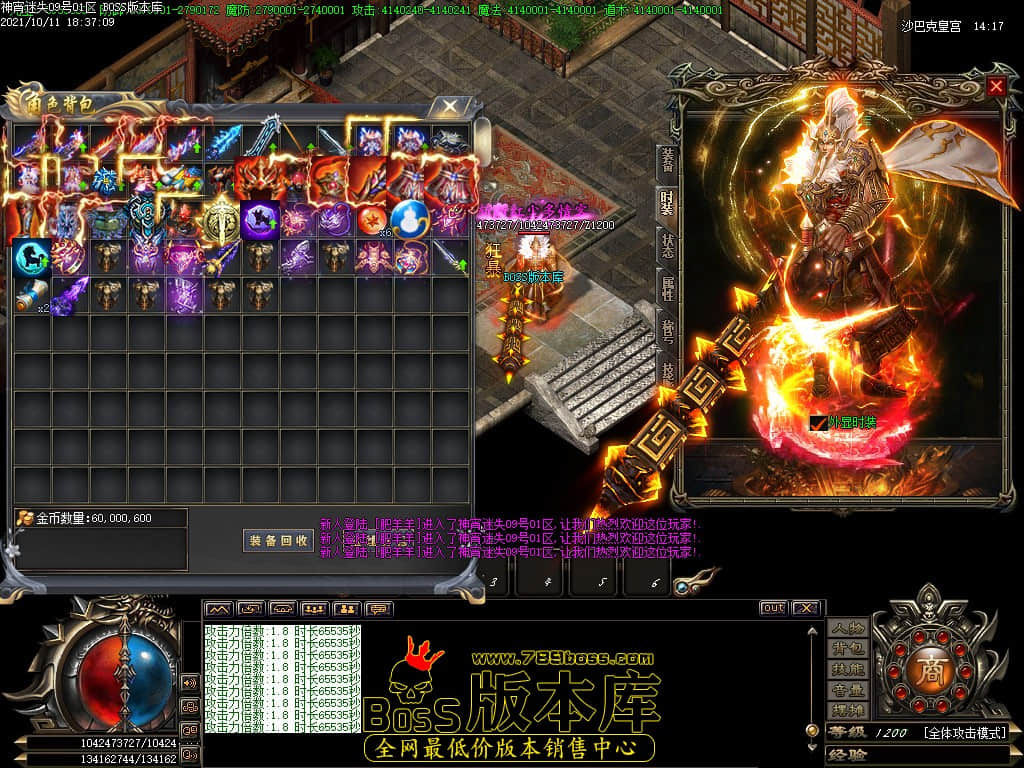The width and height of the screenshot is (1024, 768).
Task: Select the red dragon ball orb item
Action: [x=372, y=219]
